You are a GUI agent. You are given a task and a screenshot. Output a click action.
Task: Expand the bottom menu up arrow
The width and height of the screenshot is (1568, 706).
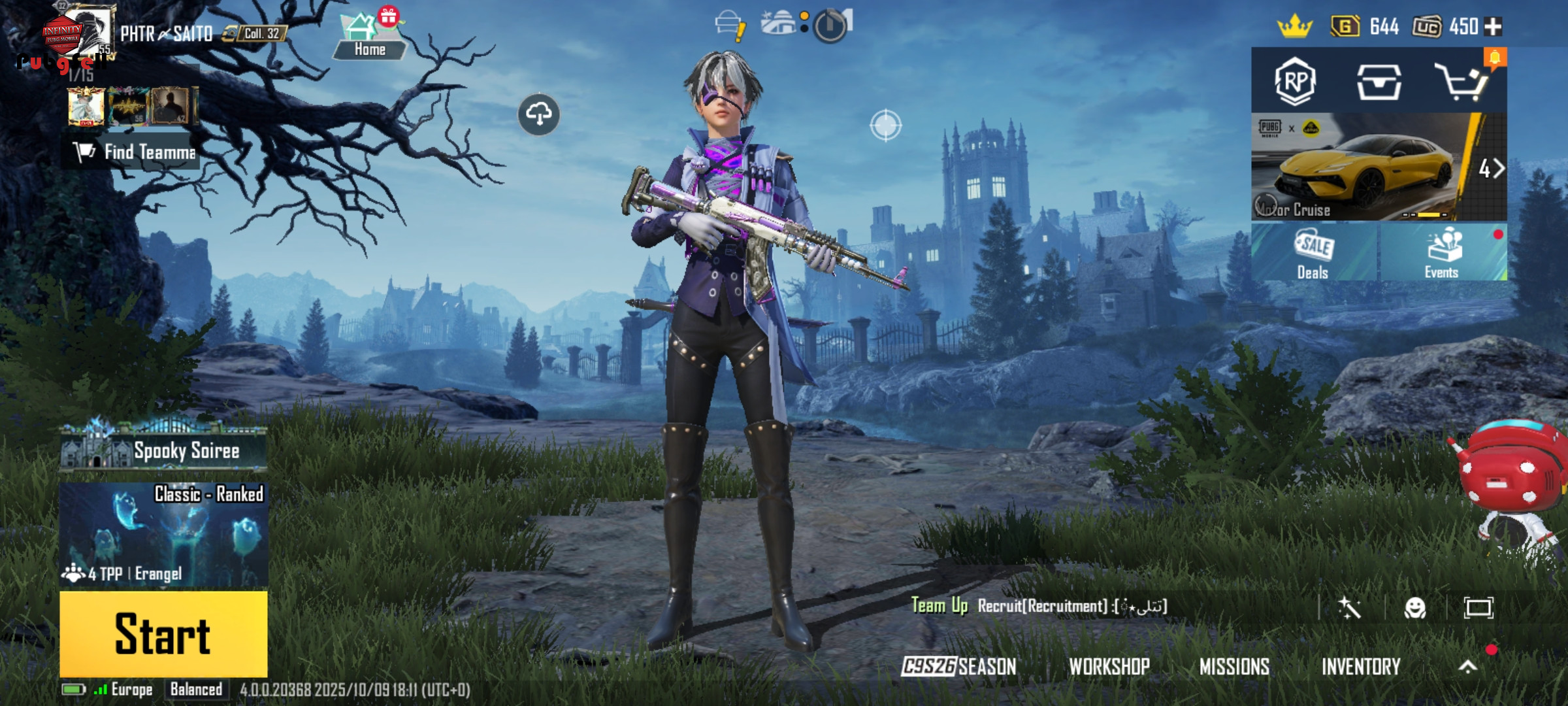[1468, 666]
